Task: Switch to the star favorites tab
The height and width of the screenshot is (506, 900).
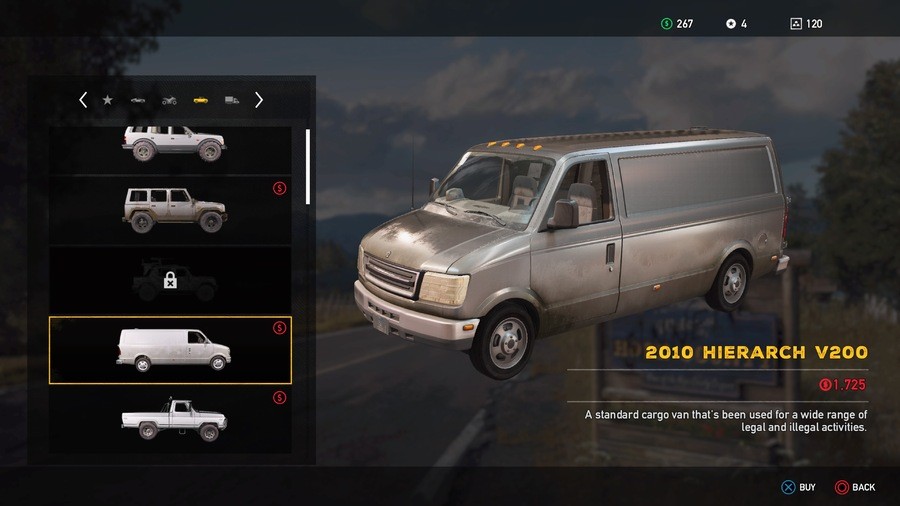Action: point(108,100)
